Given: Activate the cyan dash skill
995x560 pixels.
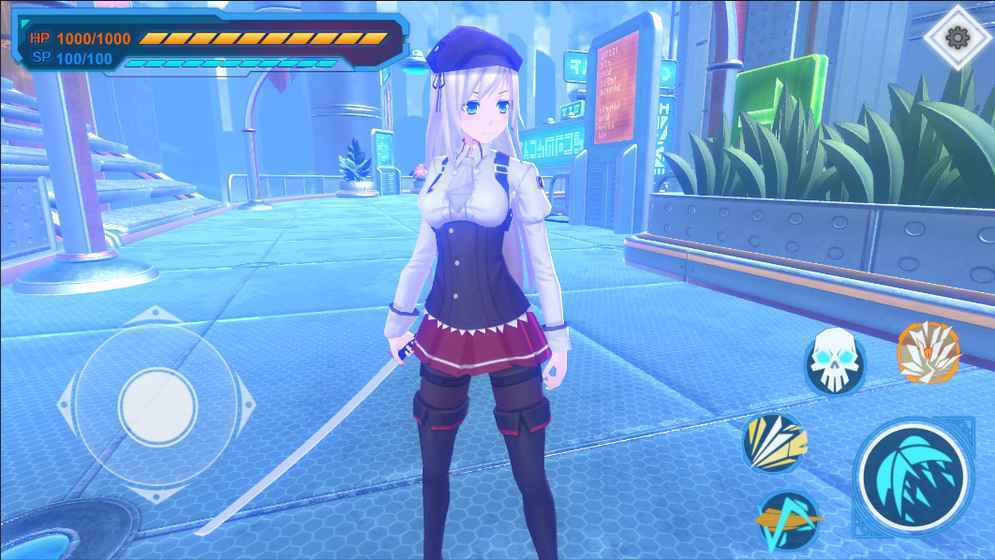Looking at the screenshot, I should click(787, 518).
